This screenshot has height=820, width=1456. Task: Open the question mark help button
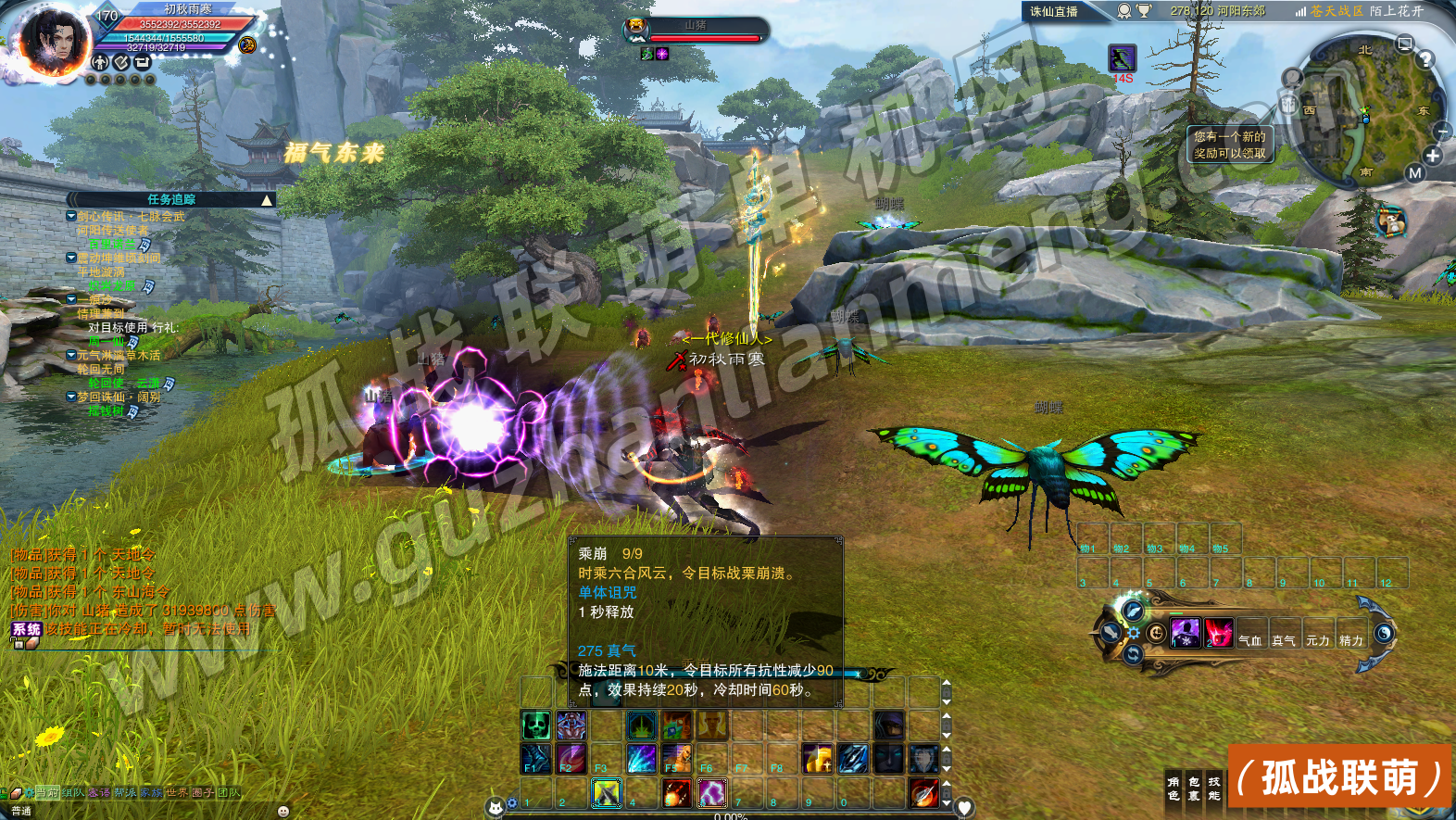click(1425, 59)
